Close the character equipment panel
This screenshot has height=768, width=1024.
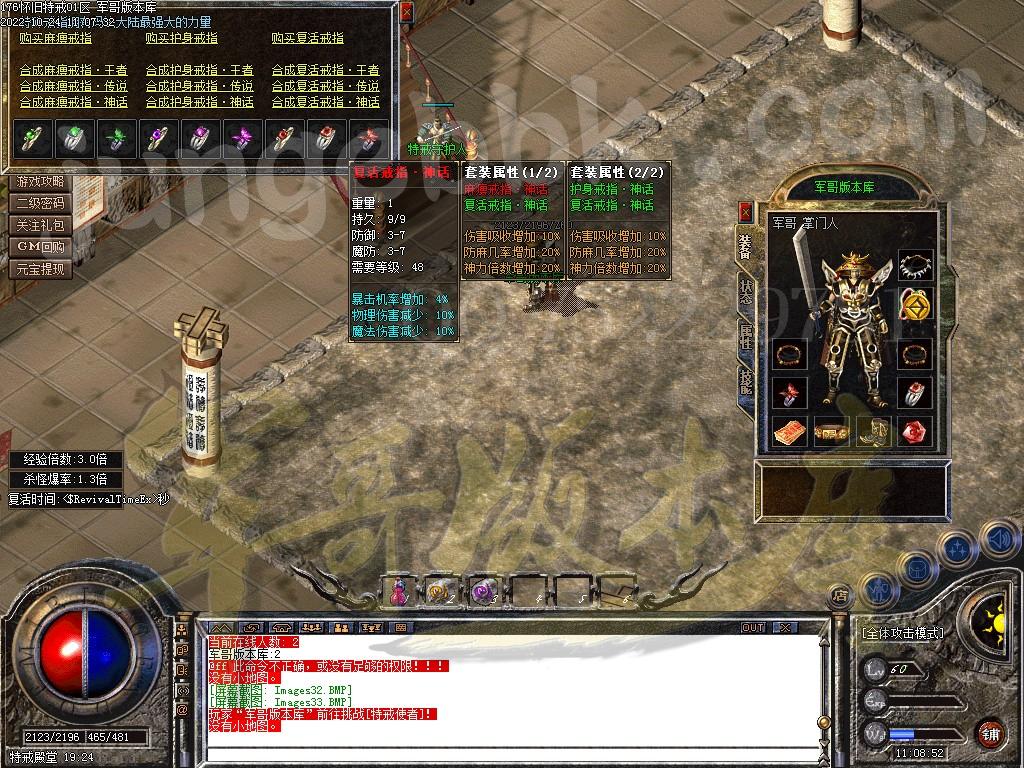pos(745,212)
